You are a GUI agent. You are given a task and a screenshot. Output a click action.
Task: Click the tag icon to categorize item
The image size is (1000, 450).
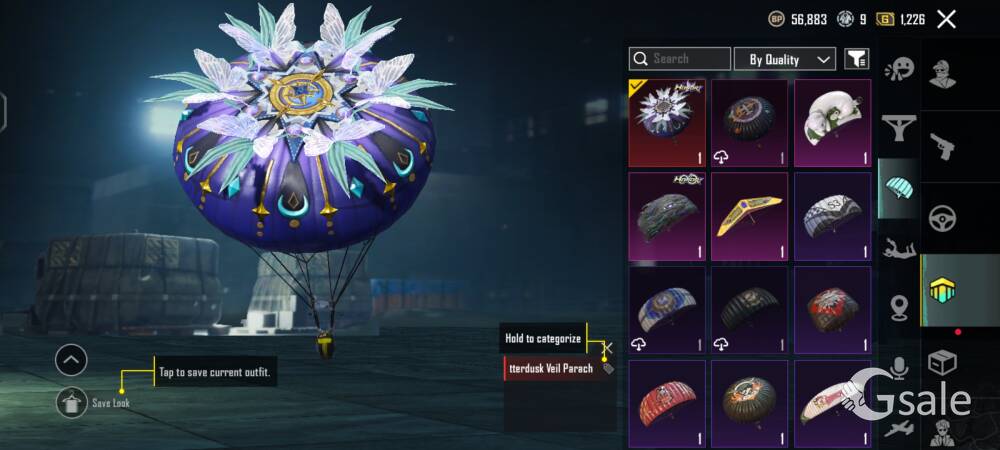(608, 368)
